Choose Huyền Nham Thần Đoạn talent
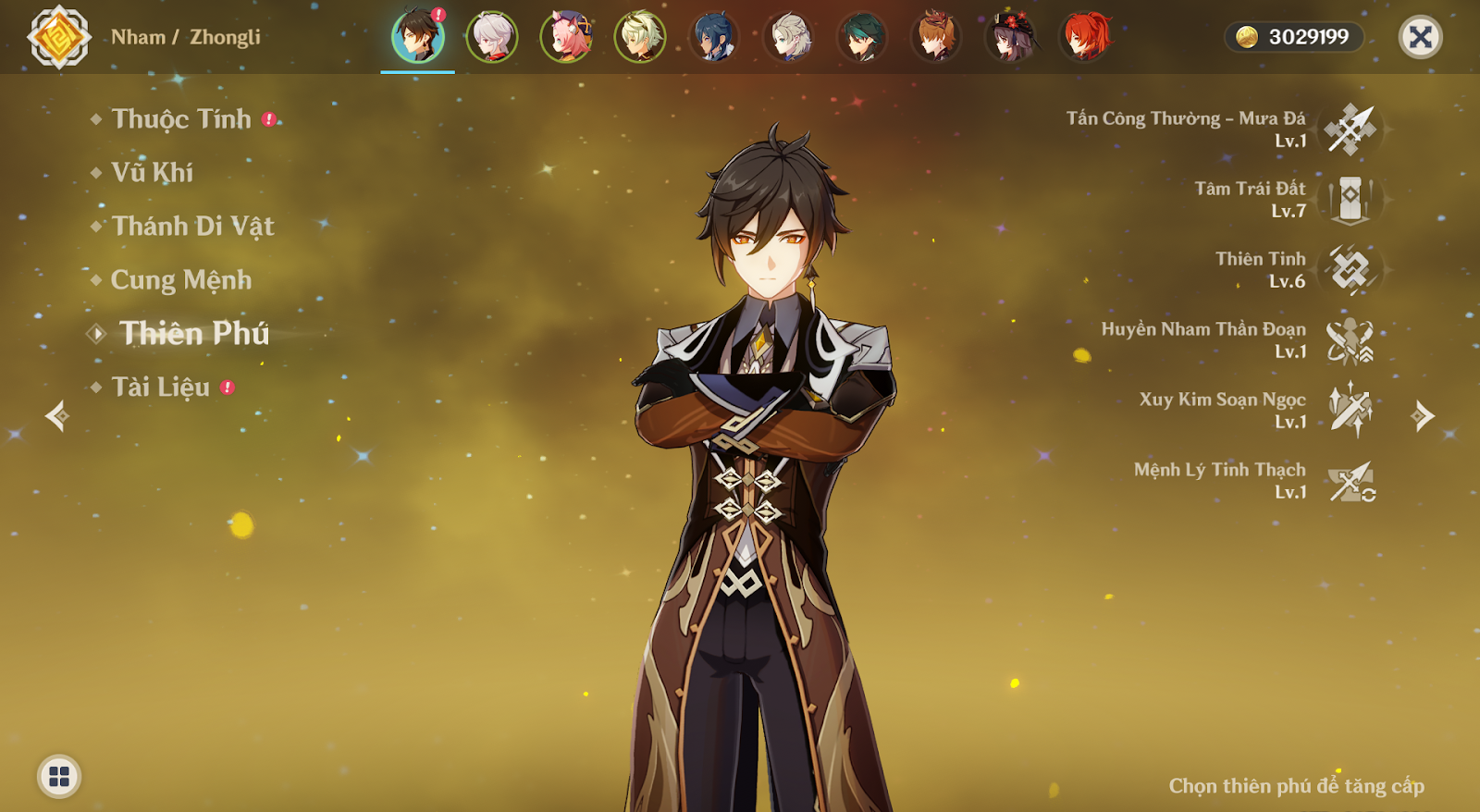The image size is (1480, 812). pos(1350,340)
